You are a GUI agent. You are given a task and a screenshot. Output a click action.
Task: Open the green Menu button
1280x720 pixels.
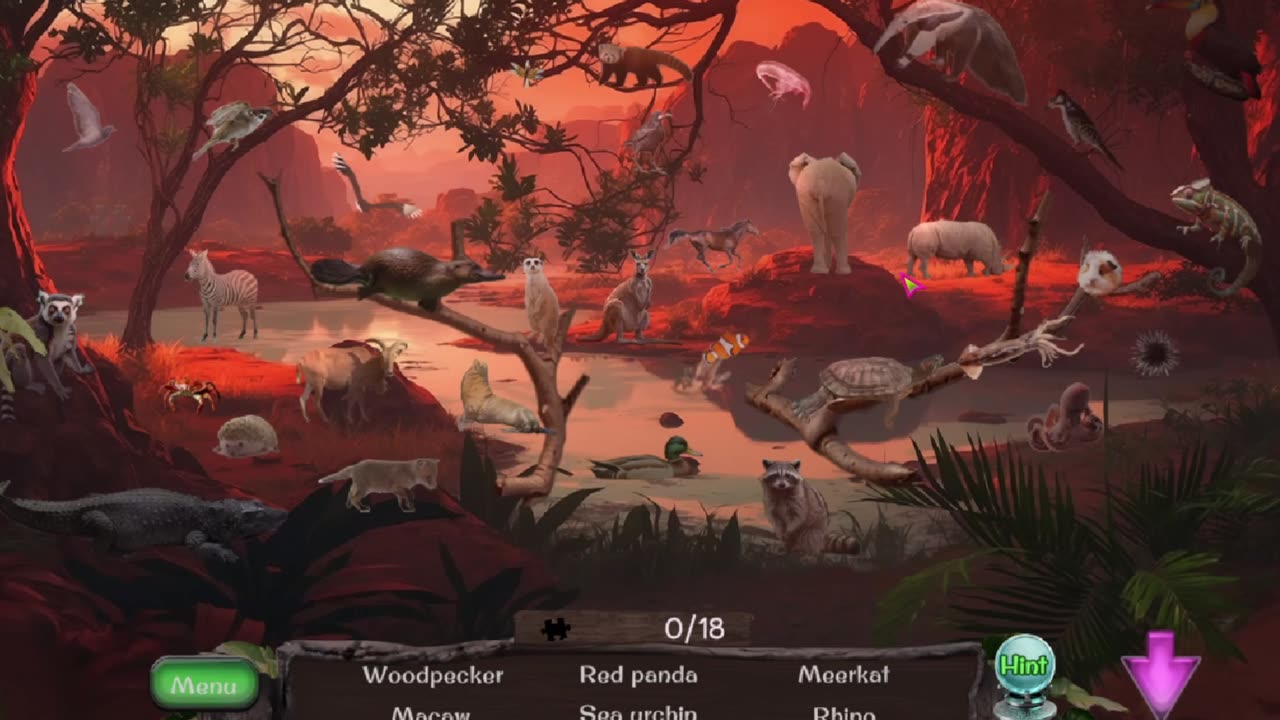pos(204,685)
